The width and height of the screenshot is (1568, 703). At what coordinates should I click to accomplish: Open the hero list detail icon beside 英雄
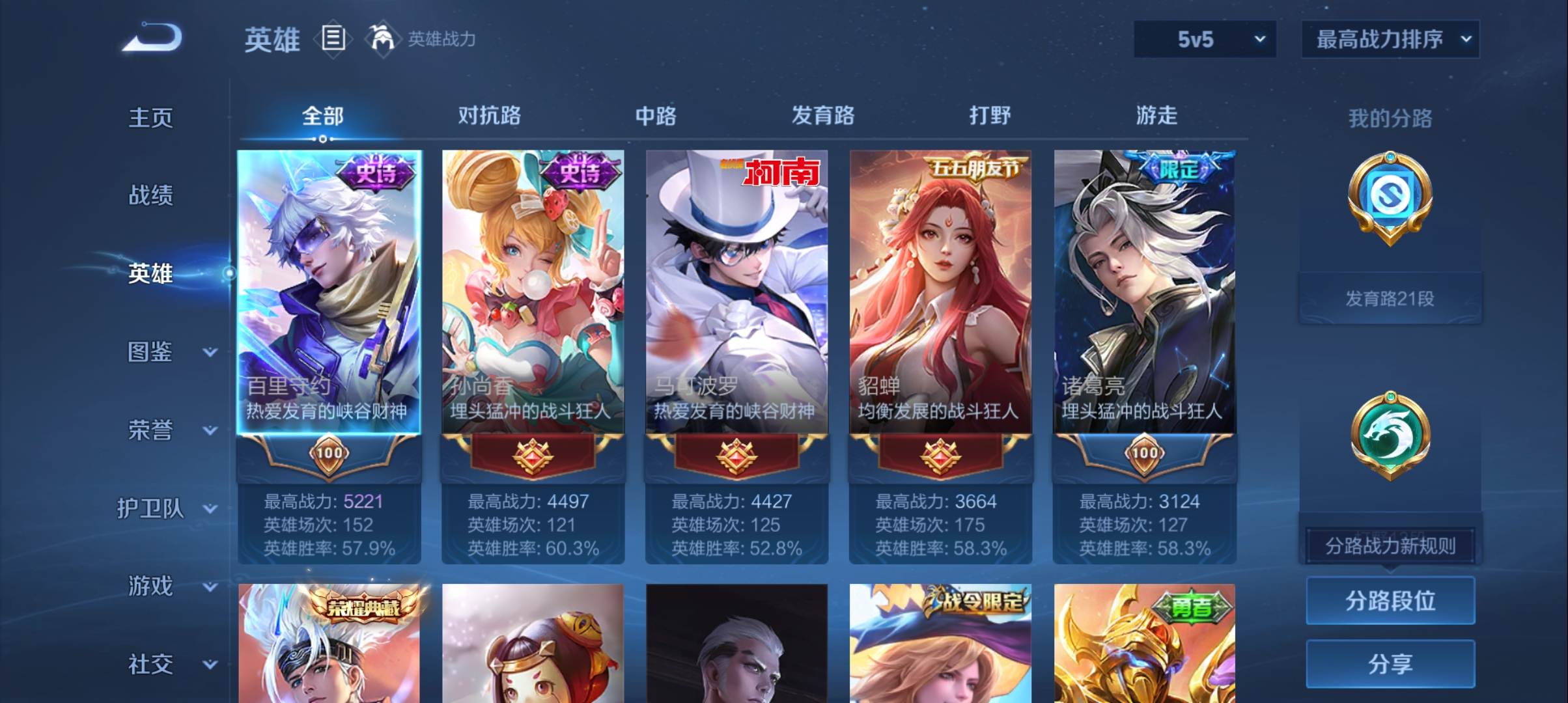click(x=333, y=39)
